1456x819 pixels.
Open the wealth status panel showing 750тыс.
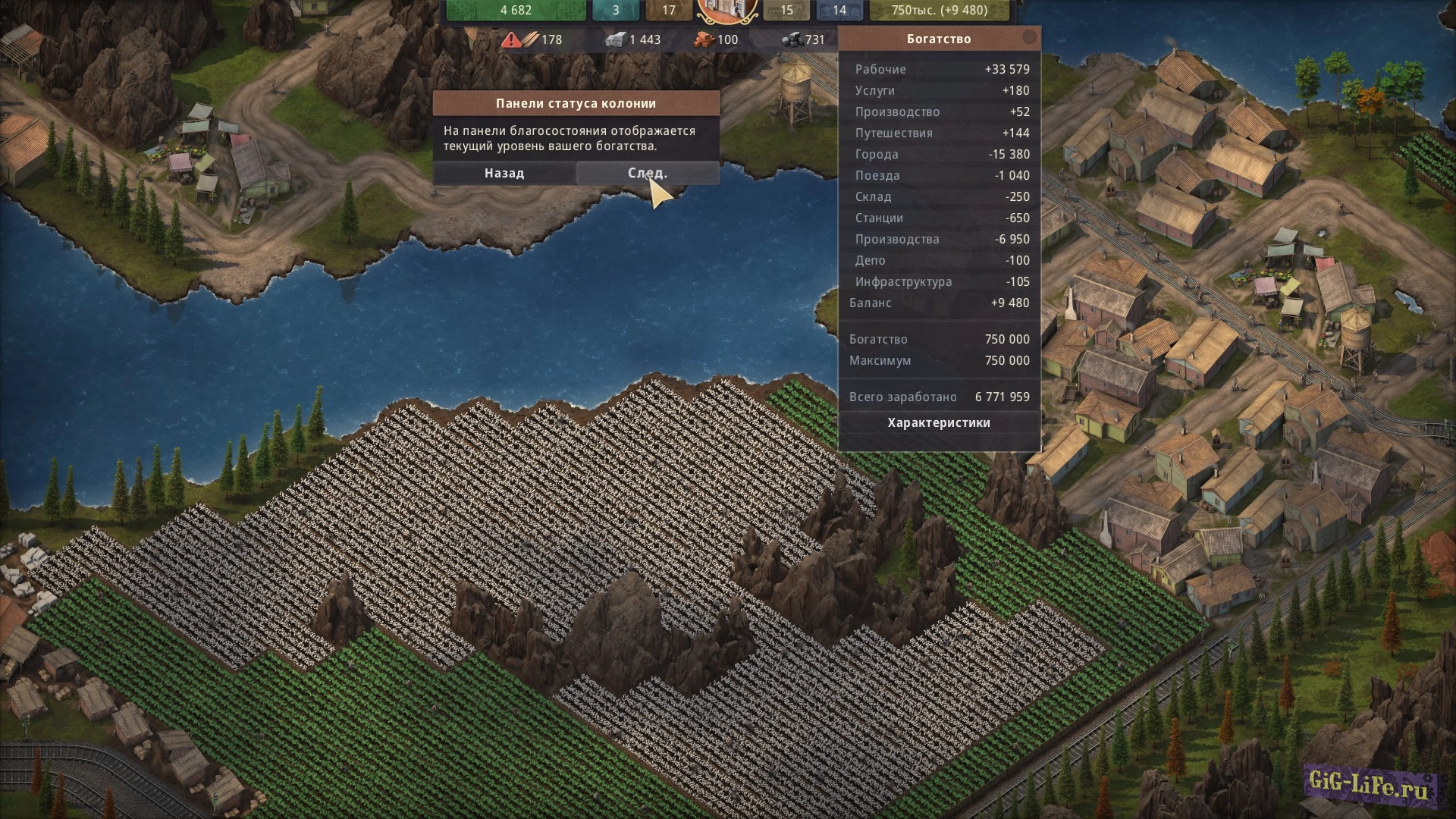pos(939,10)
